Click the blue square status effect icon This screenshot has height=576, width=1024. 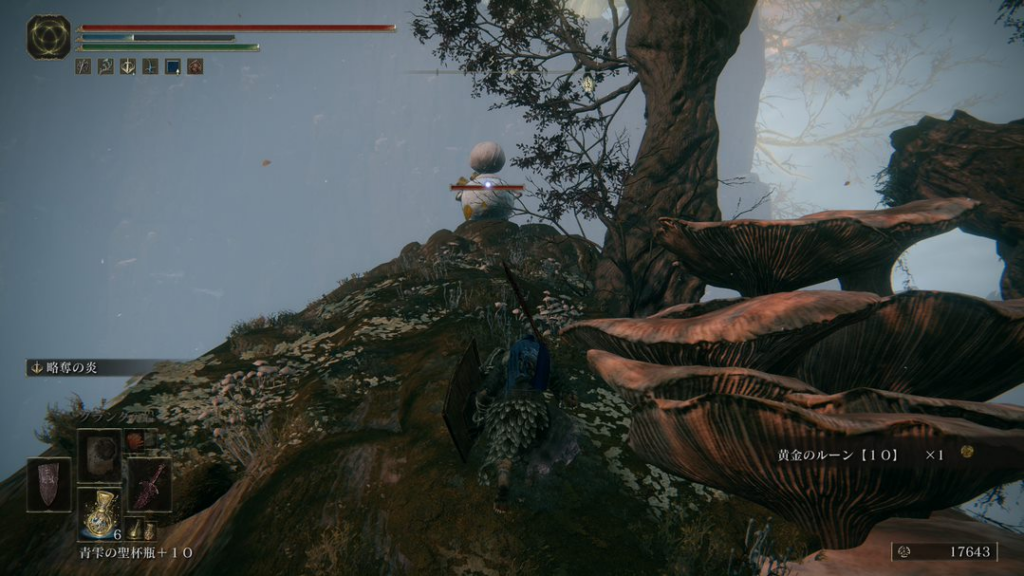coord(172,66)
